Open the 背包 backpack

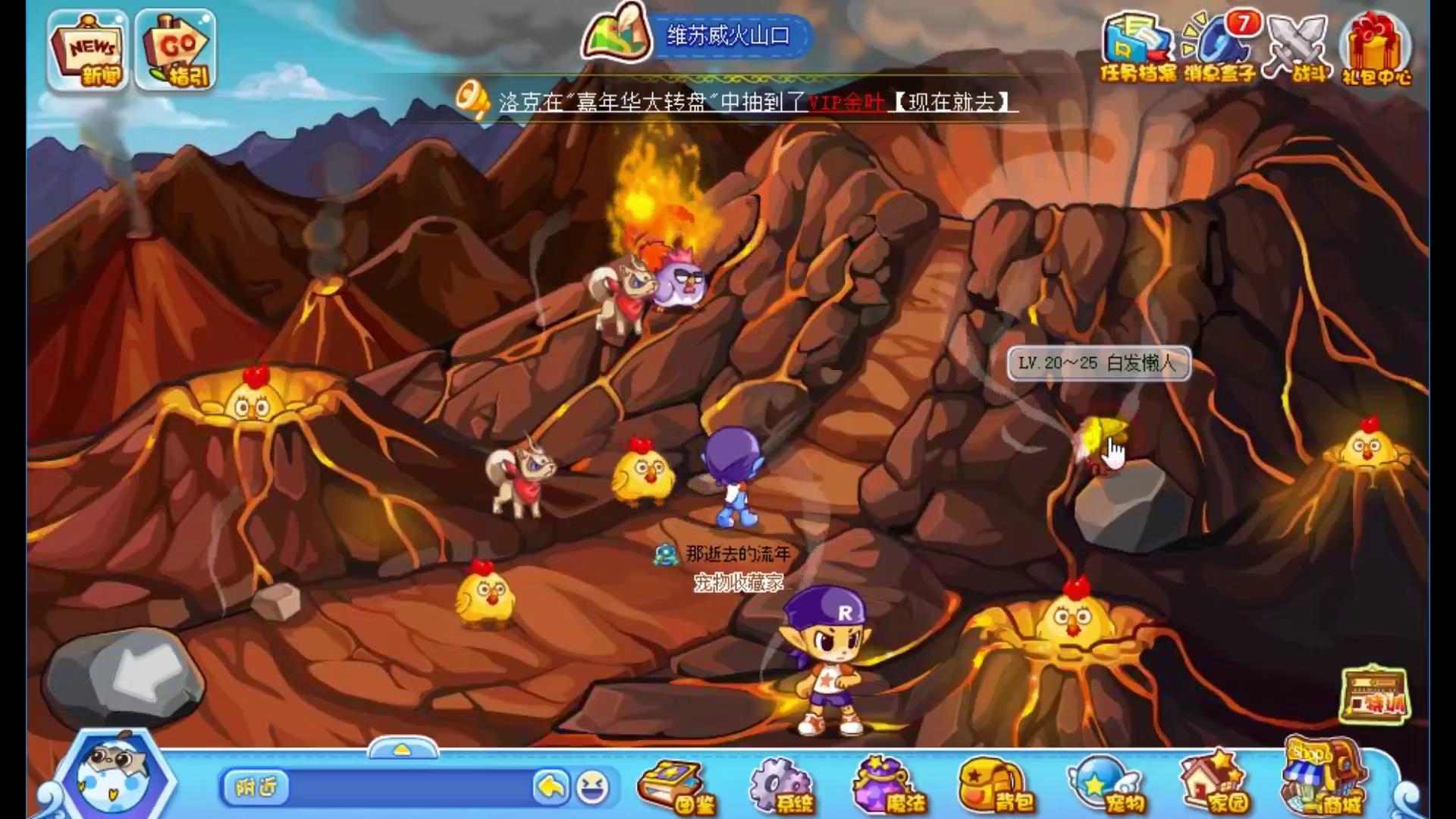click(x=995, y=786)
